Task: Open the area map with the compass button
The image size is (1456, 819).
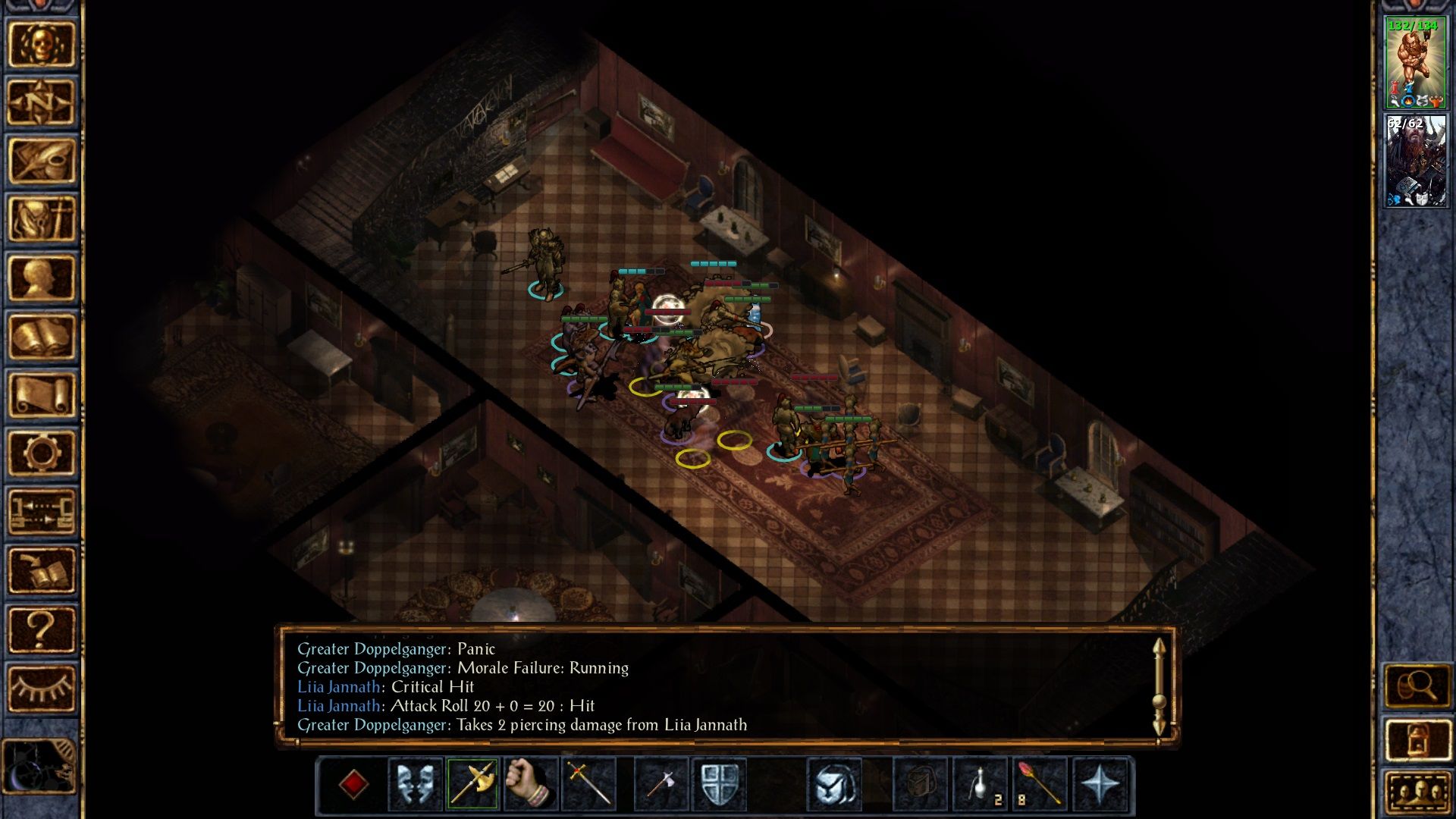Action: click(41, 102)
